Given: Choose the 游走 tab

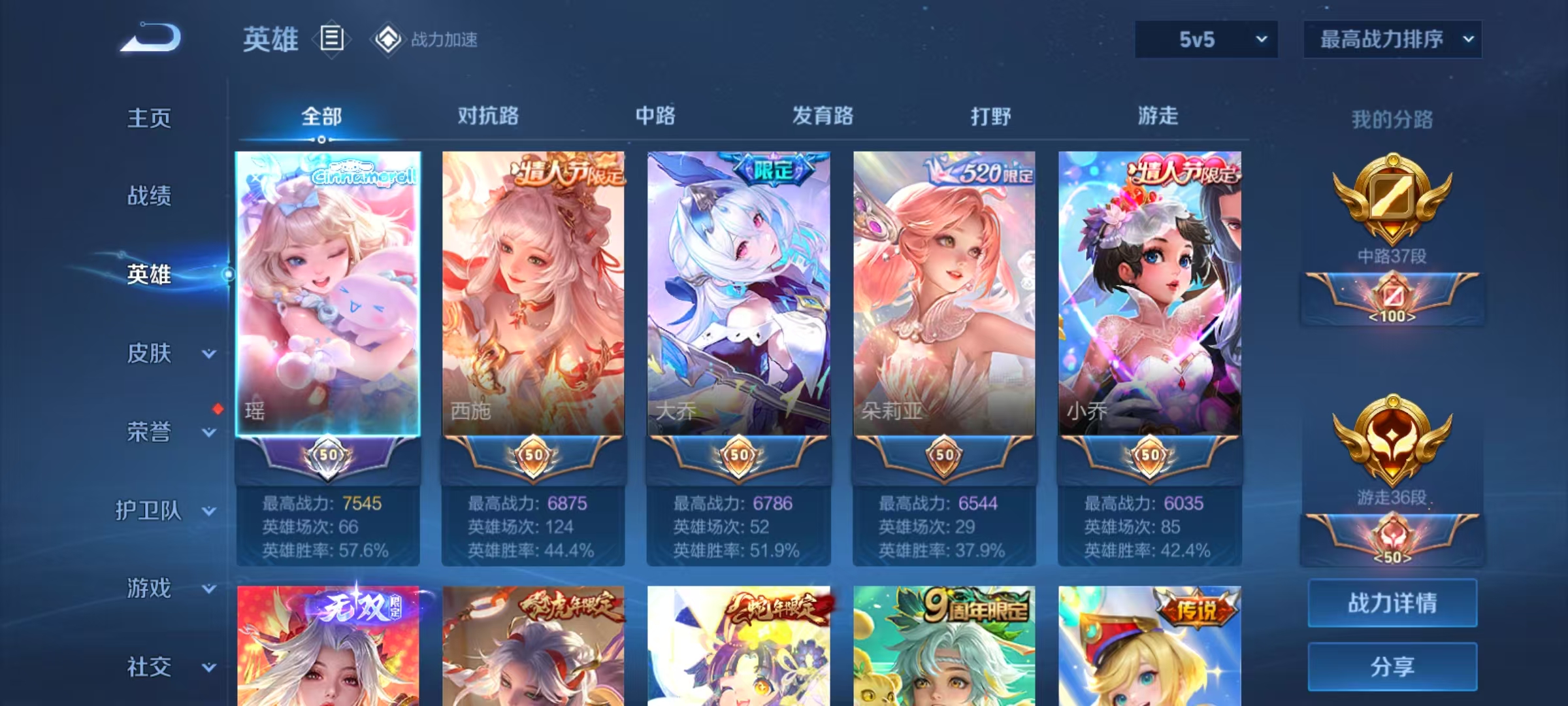Looking at the screenshot, I should coord(1158,116).
